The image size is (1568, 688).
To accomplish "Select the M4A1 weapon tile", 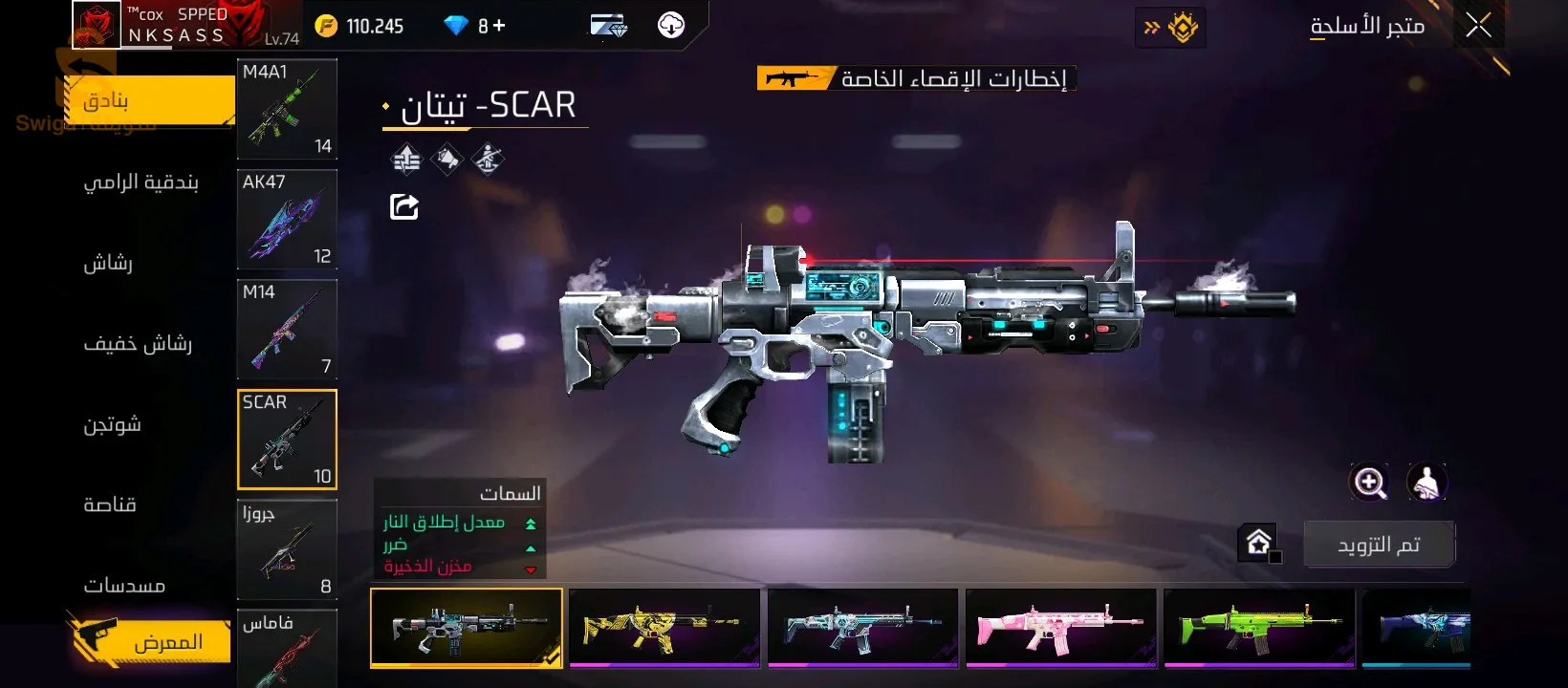I will click(287, 109).
